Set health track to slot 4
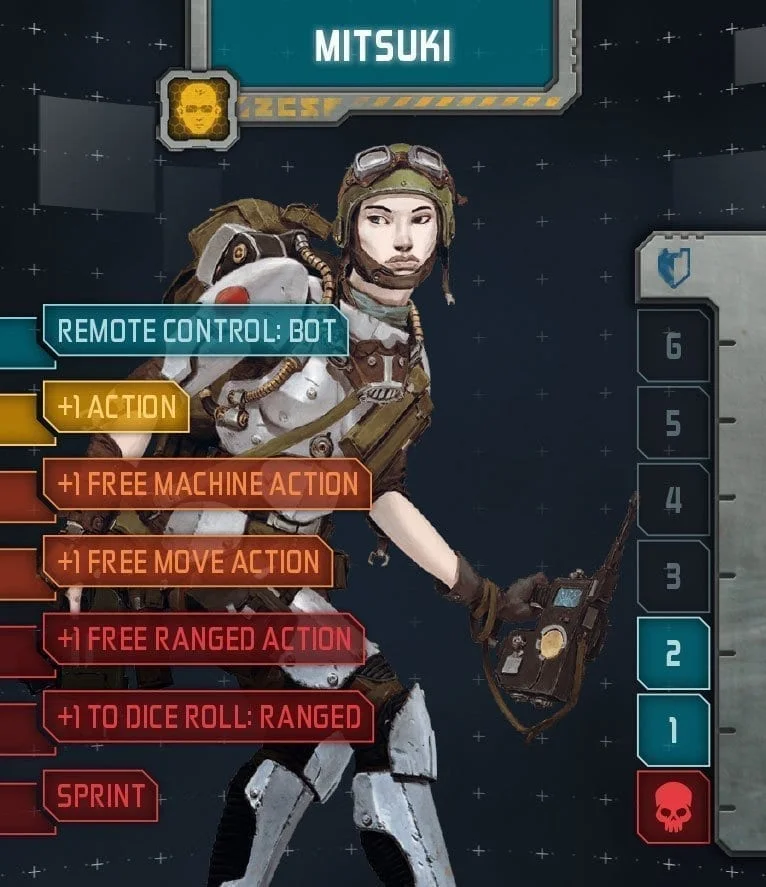 [673, 500]
